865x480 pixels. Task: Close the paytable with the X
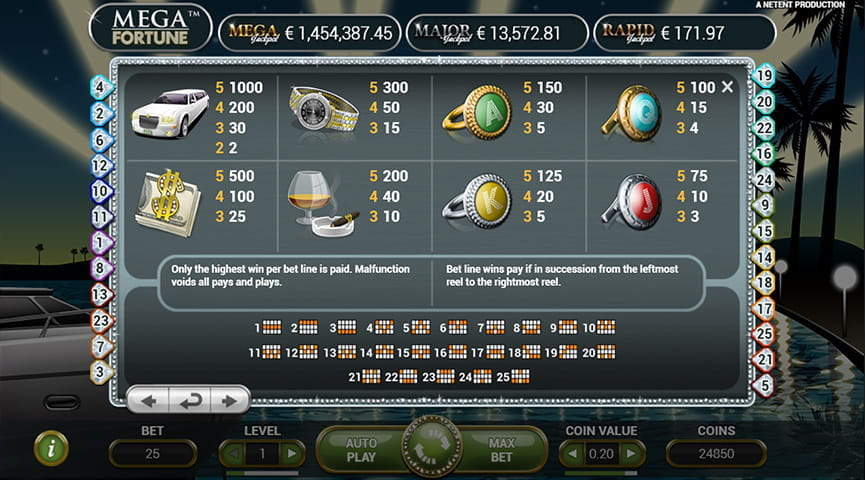click(x=727, y=87)
